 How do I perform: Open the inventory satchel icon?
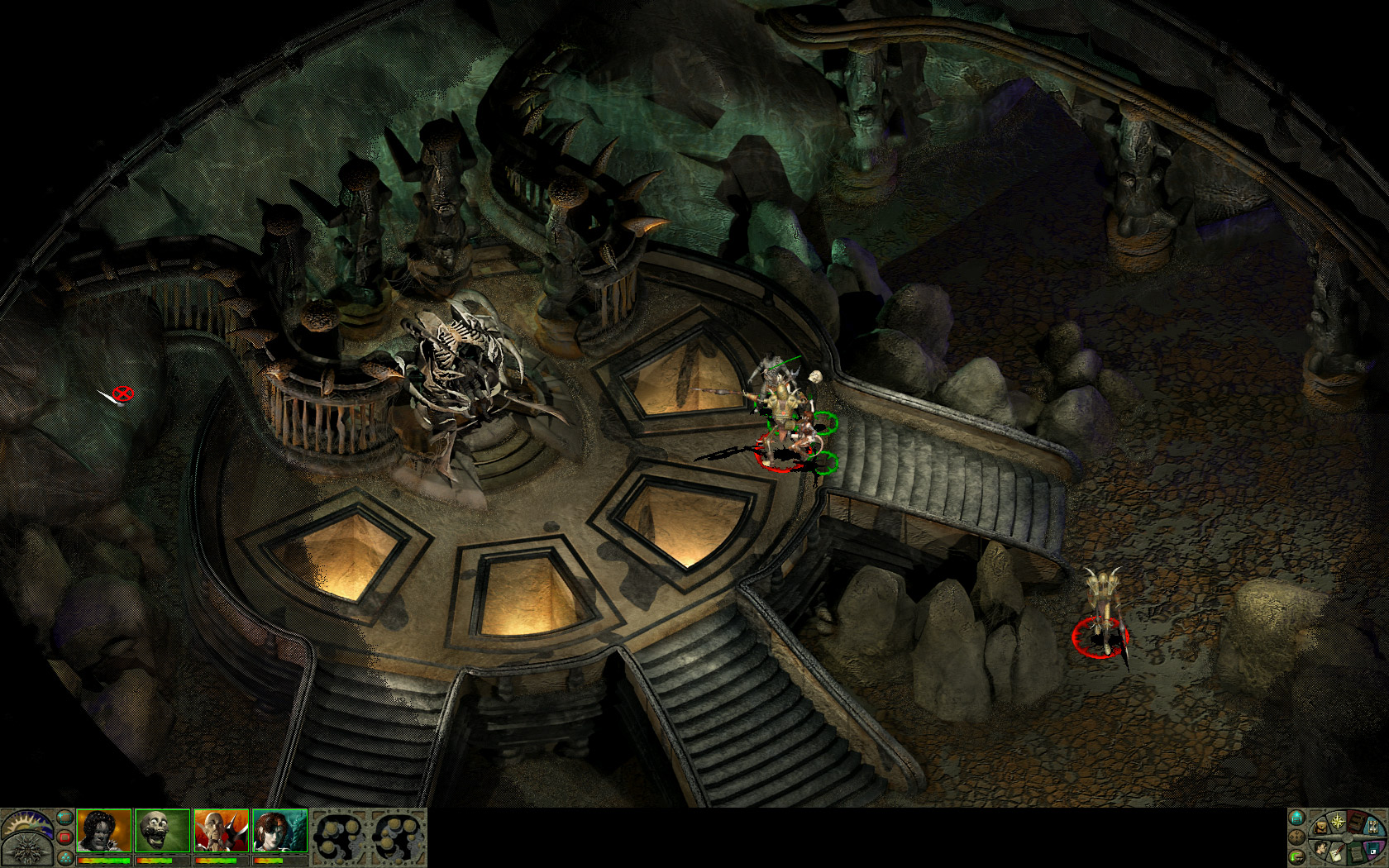coord(1321,827)
